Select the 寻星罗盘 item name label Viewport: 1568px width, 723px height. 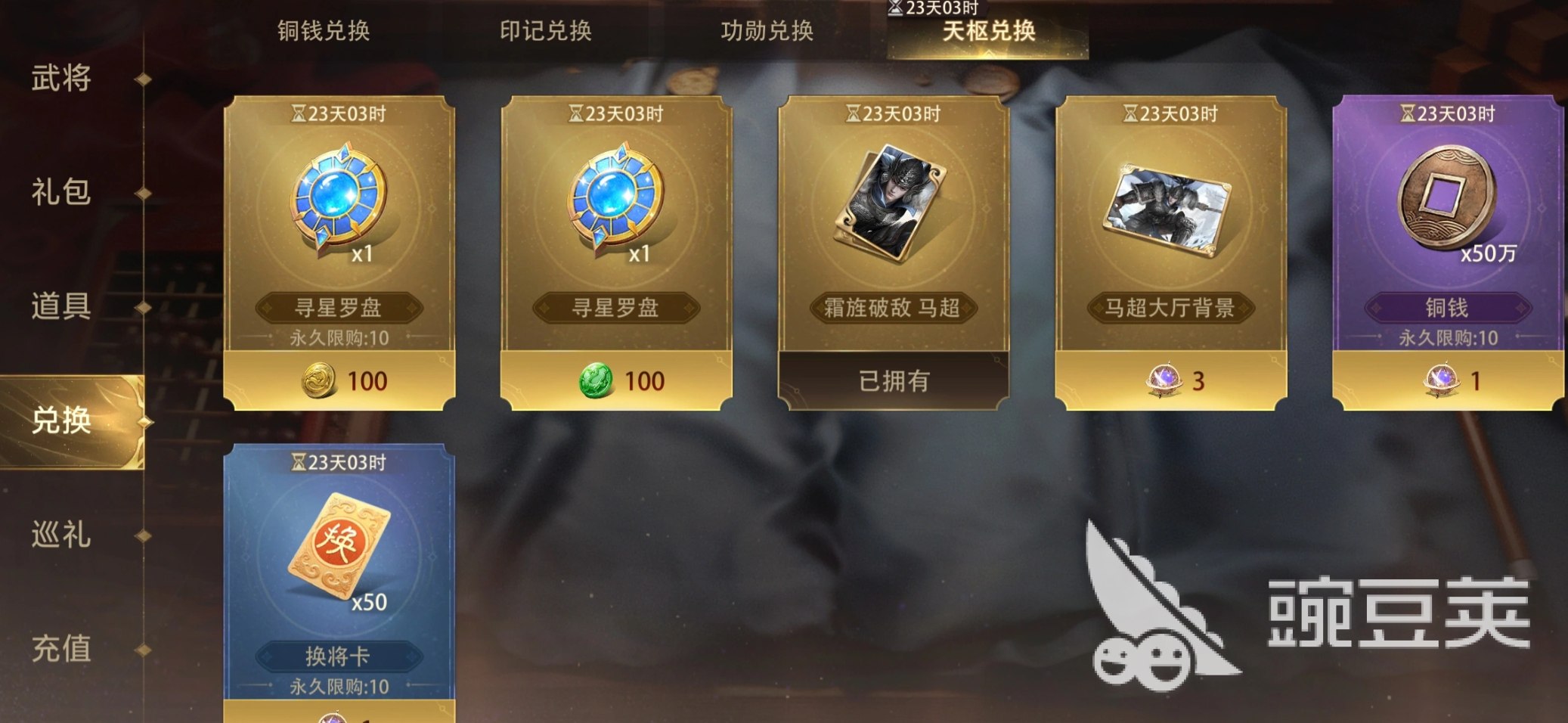(x=339, y=308)
